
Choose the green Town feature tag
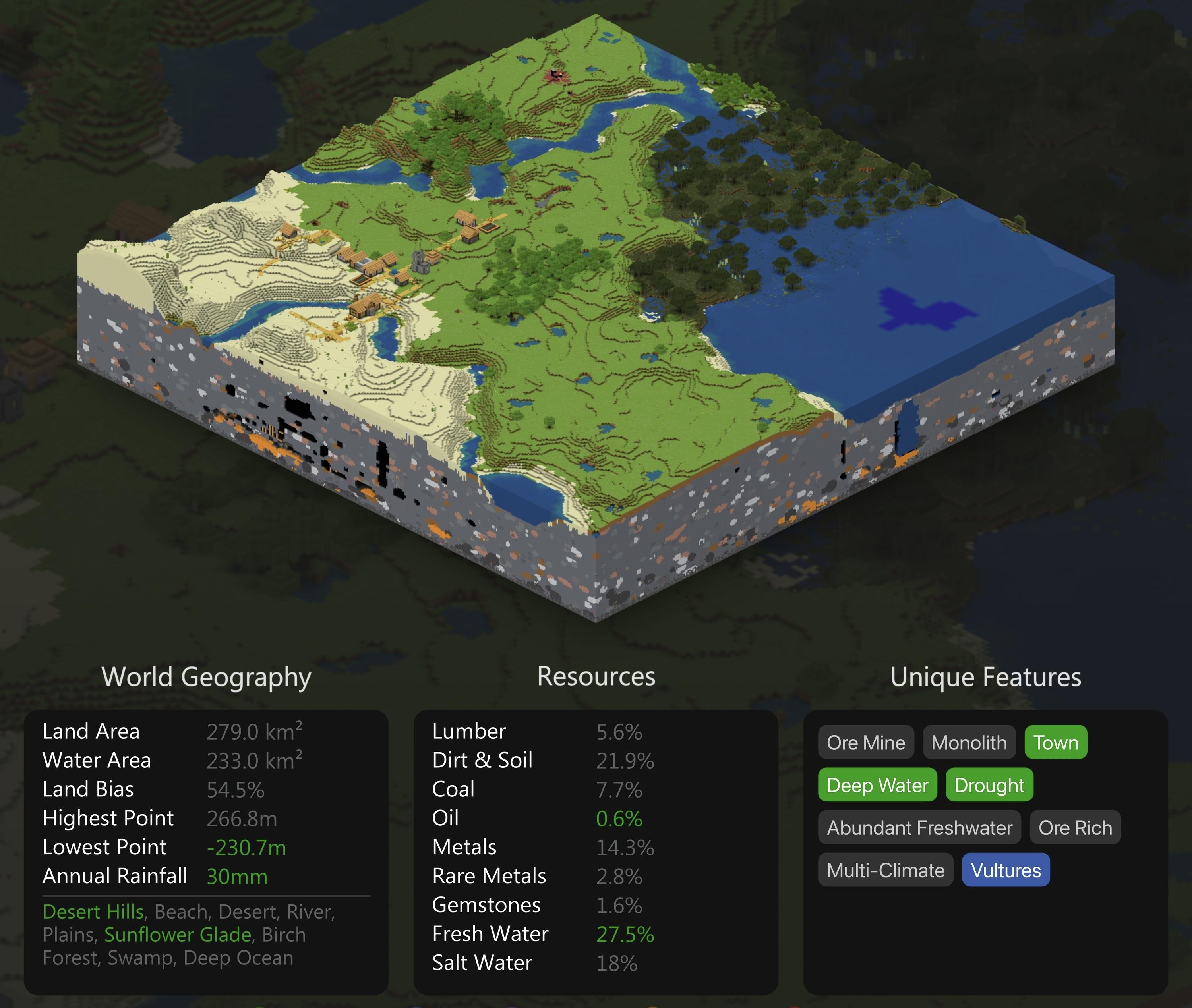(x=1055, y=742)
